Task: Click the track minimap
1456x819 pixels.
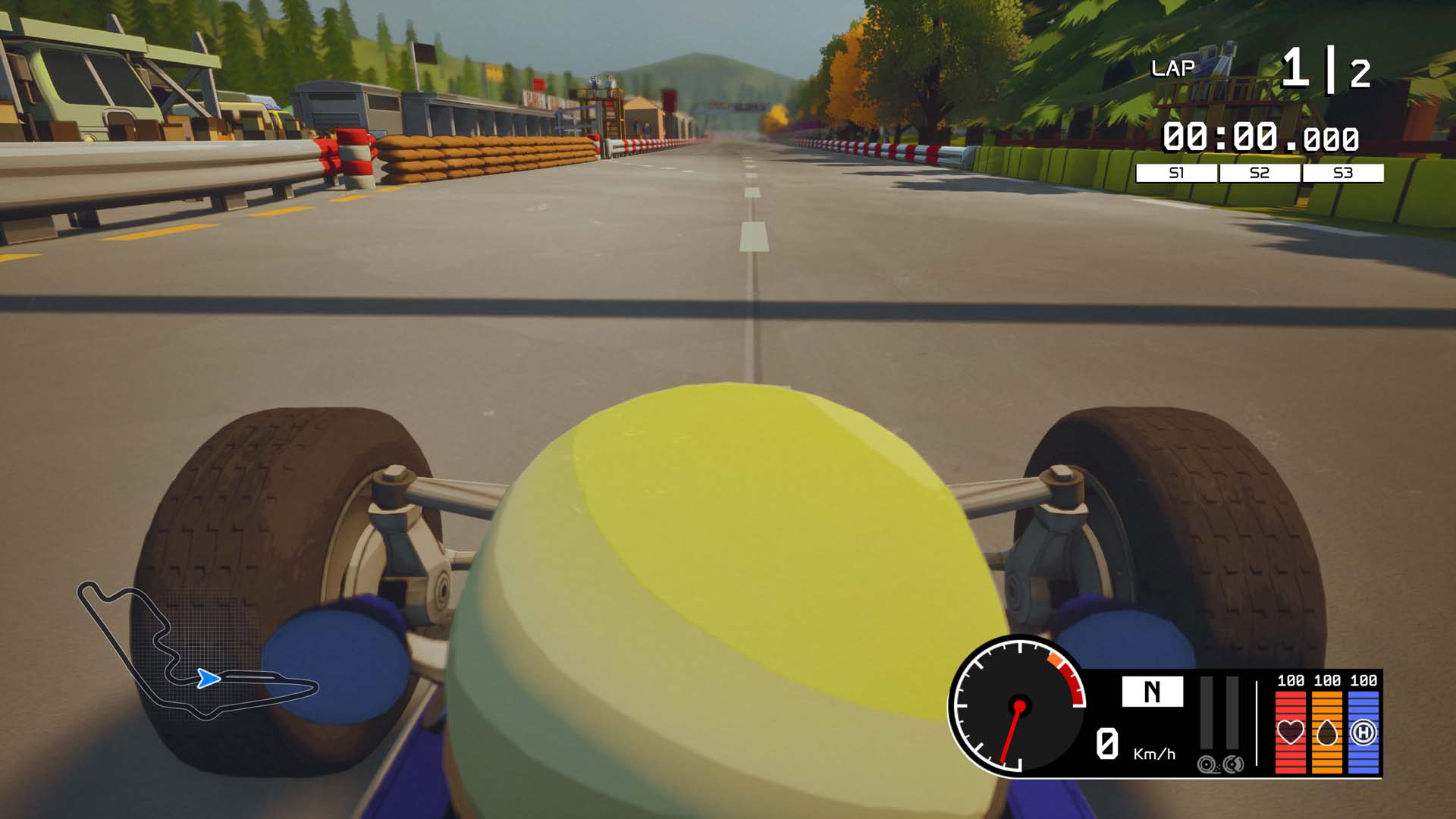Action: tap(197, 652)
